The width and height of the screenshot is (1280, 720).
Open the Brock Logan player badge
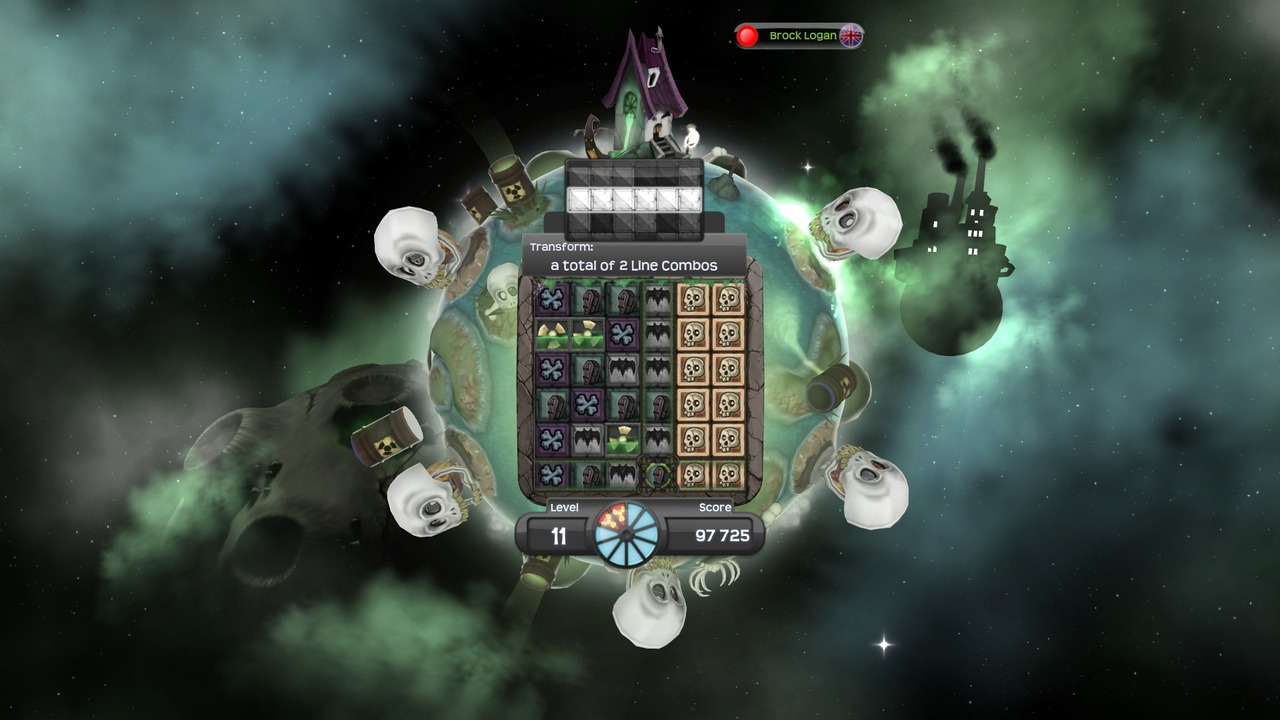click(x=799, y=36)
